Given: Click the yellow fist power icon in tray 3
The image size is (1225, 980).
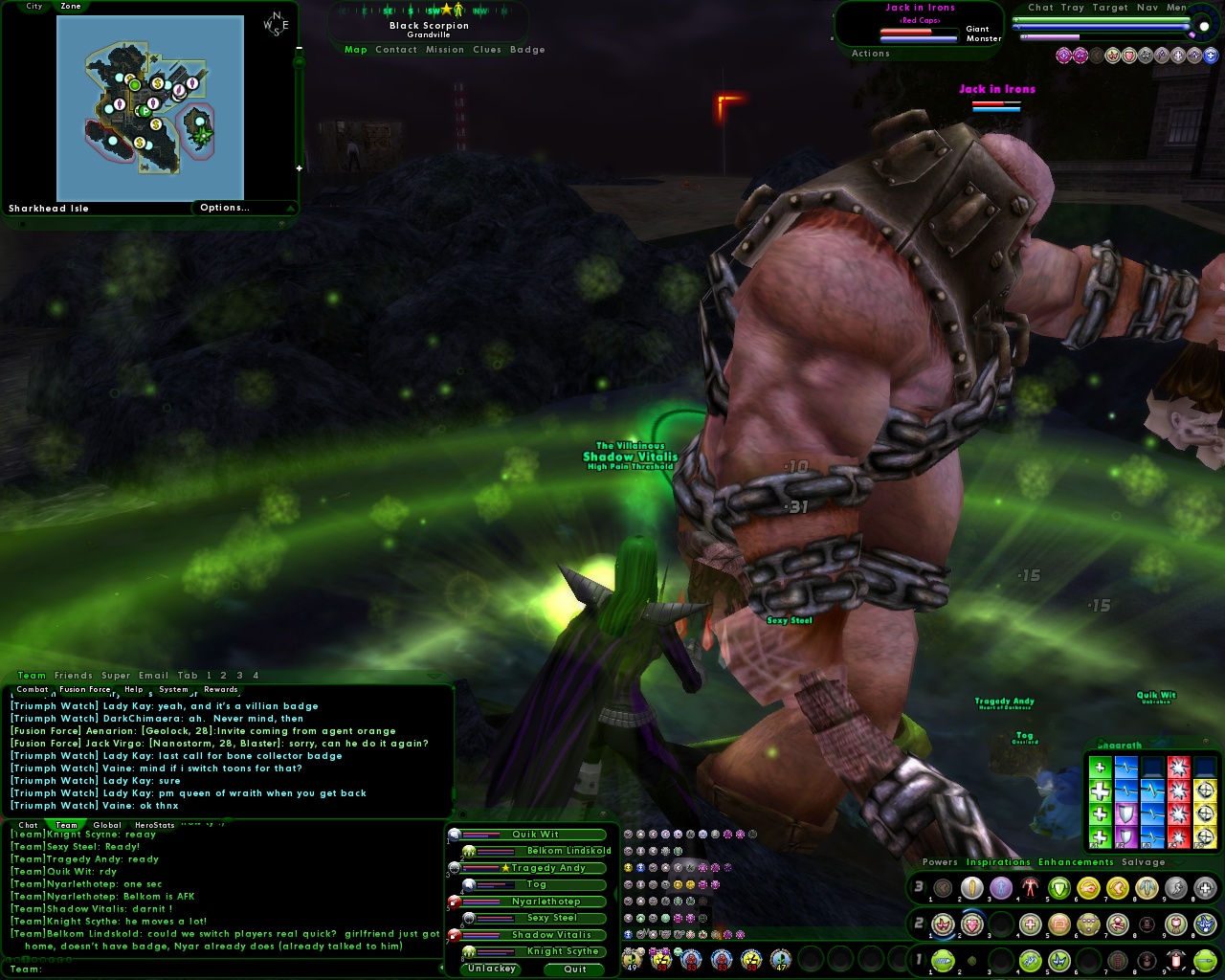Looking at the screenshot, I should 1089,888.
